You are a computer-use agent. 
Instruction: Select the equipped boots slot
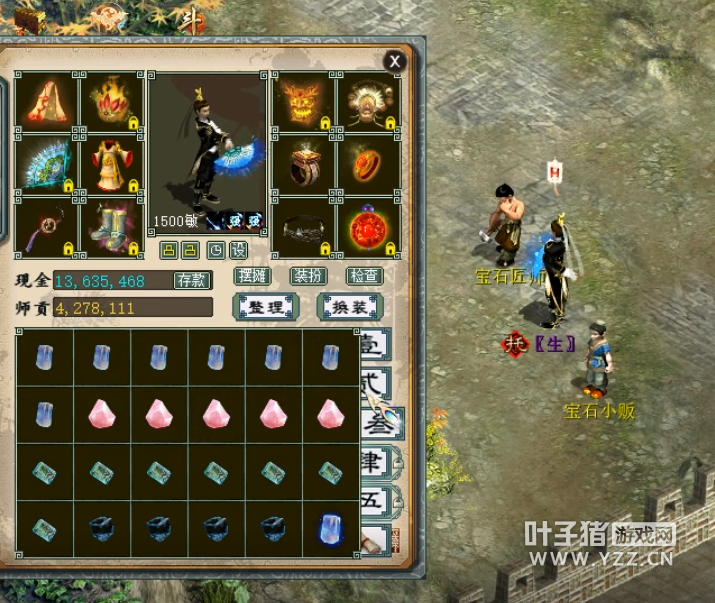[x=111, y=226]
